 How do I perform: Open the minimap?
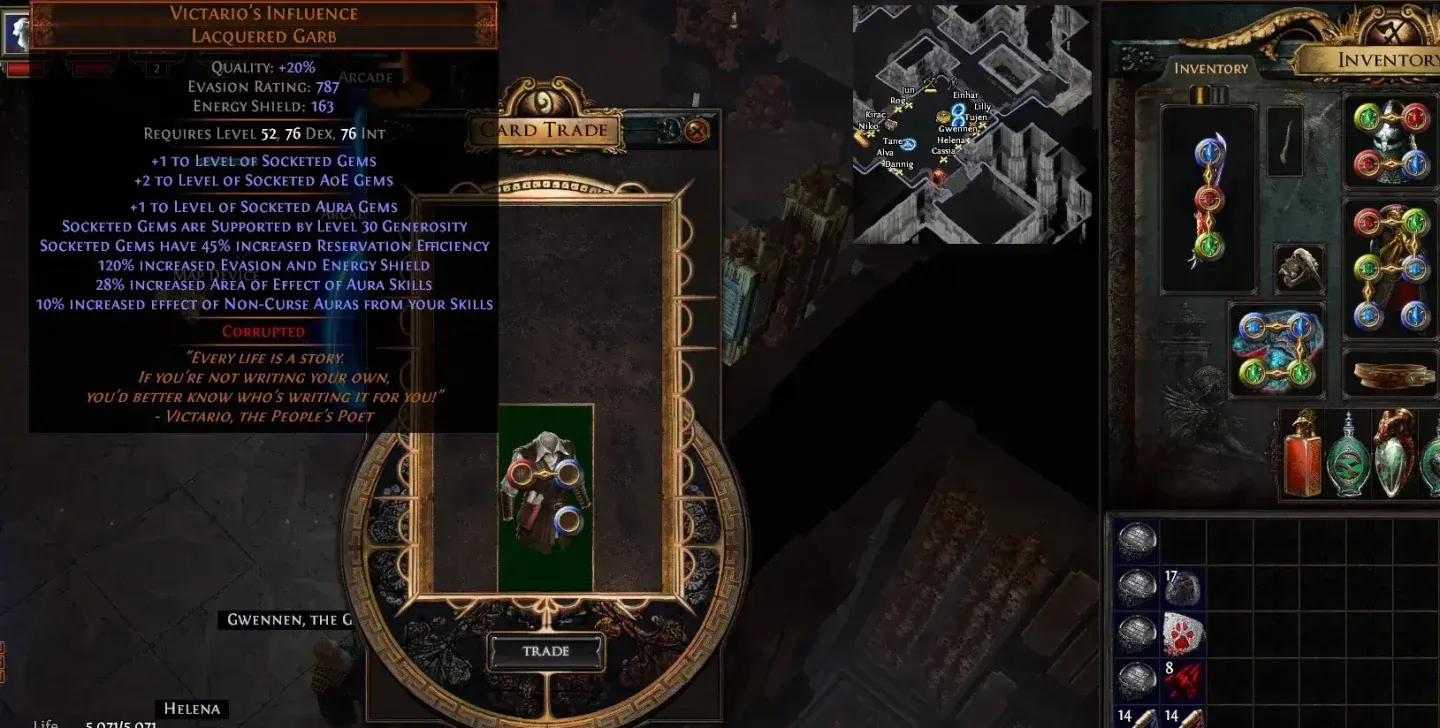[971, 124]
